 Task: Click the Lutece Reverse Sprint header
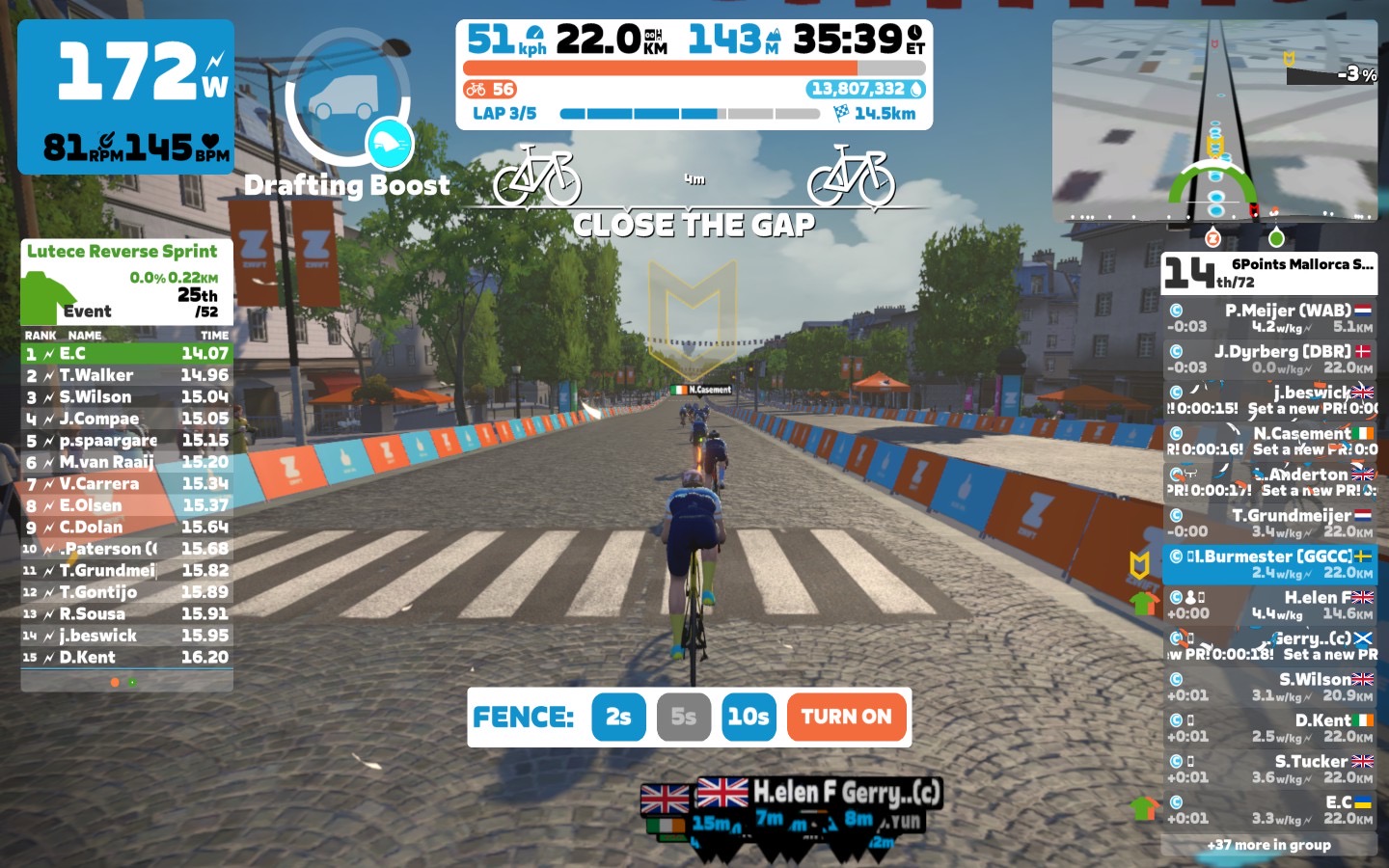[x=123, y=252]
